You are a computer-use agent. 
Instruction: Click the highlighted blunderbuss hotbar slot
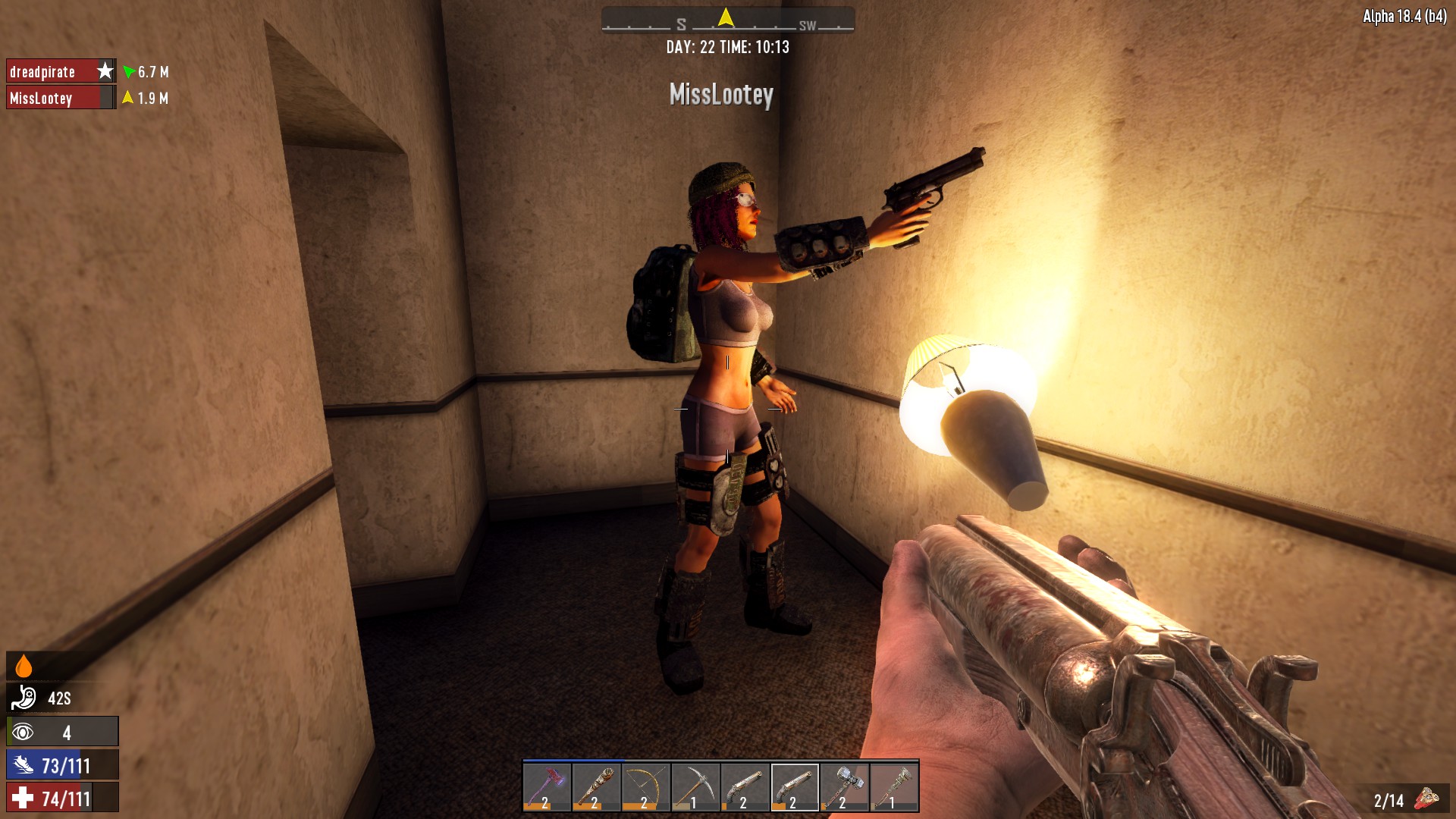tap(794, 787)
